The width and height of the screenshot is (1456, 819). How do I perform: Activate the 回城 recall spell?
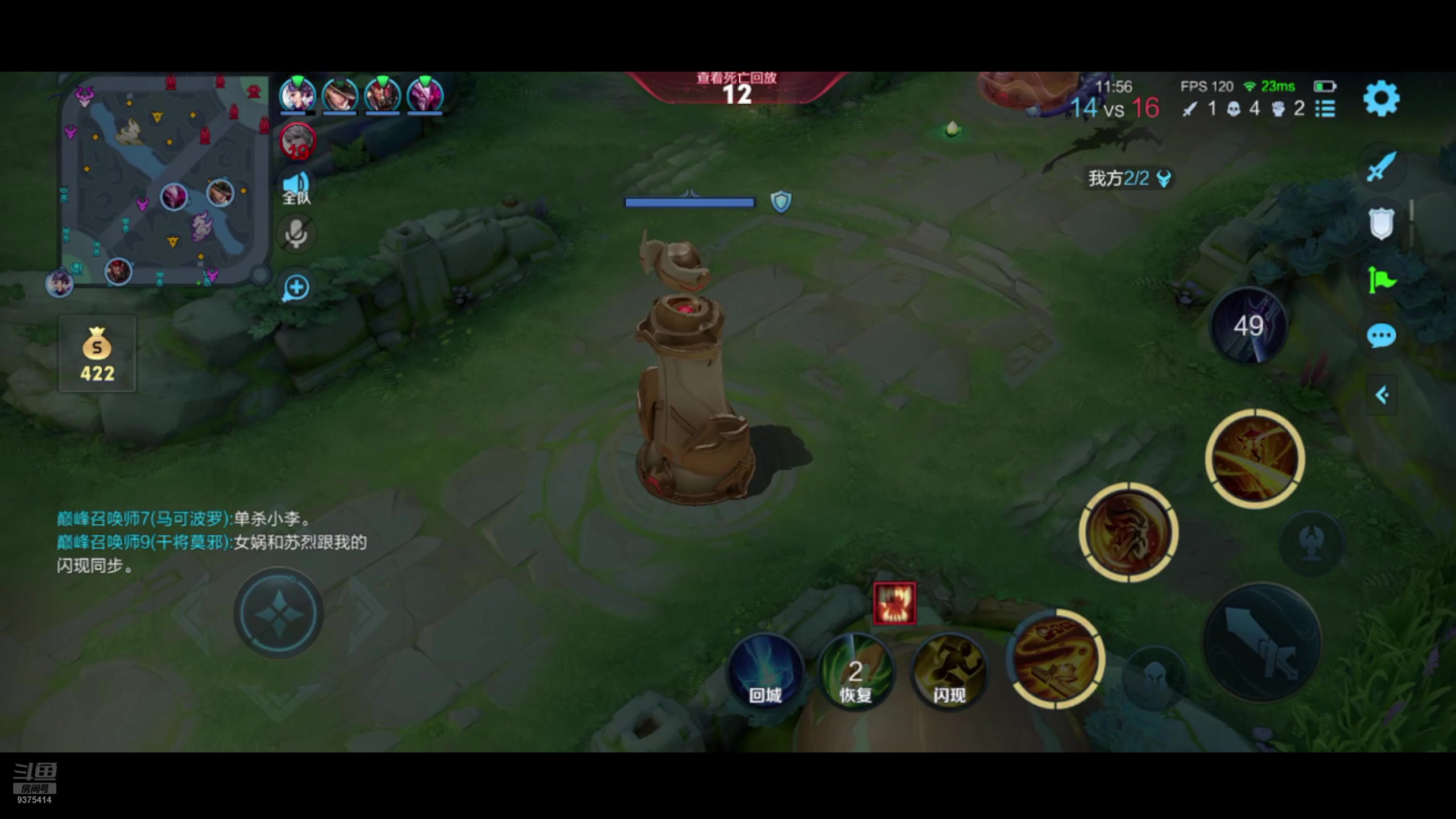[x=765, y=671]
